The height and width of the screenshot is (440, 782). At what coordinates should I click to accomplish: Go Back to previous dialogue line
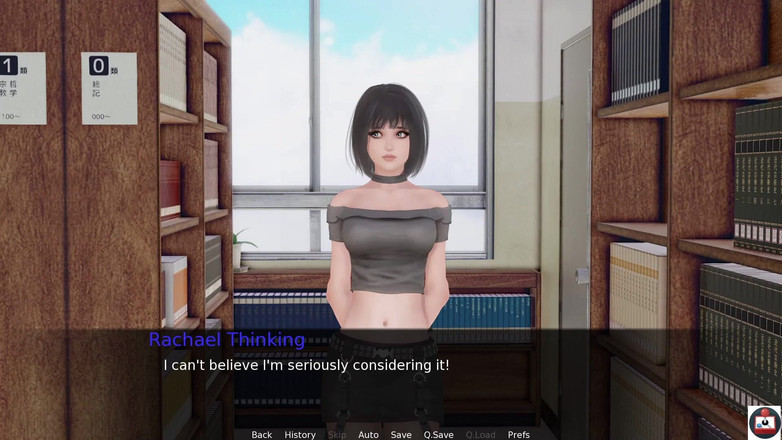(262, 435)
